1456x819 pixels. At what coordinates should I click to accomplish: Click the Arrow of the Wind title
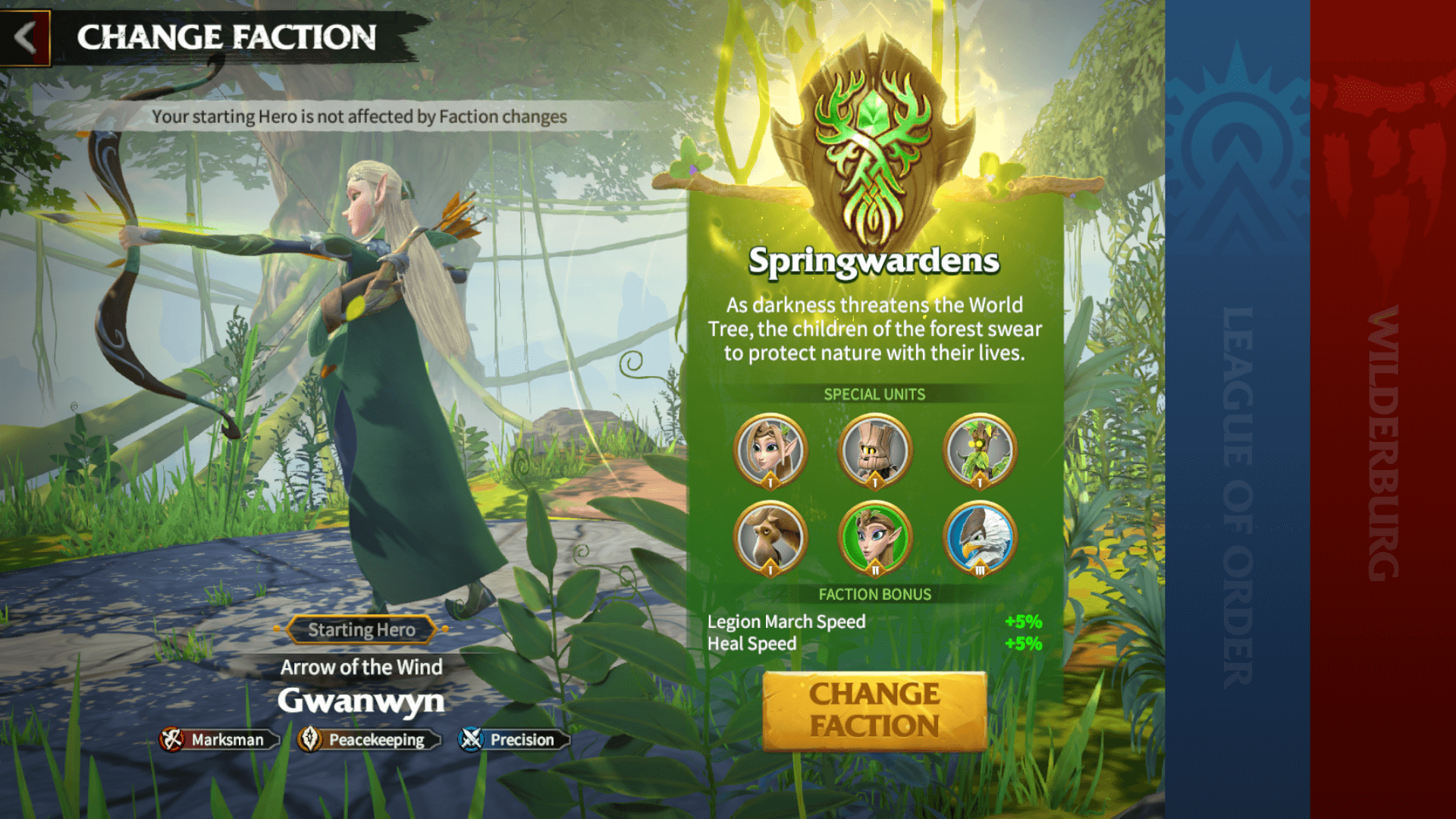362,667
